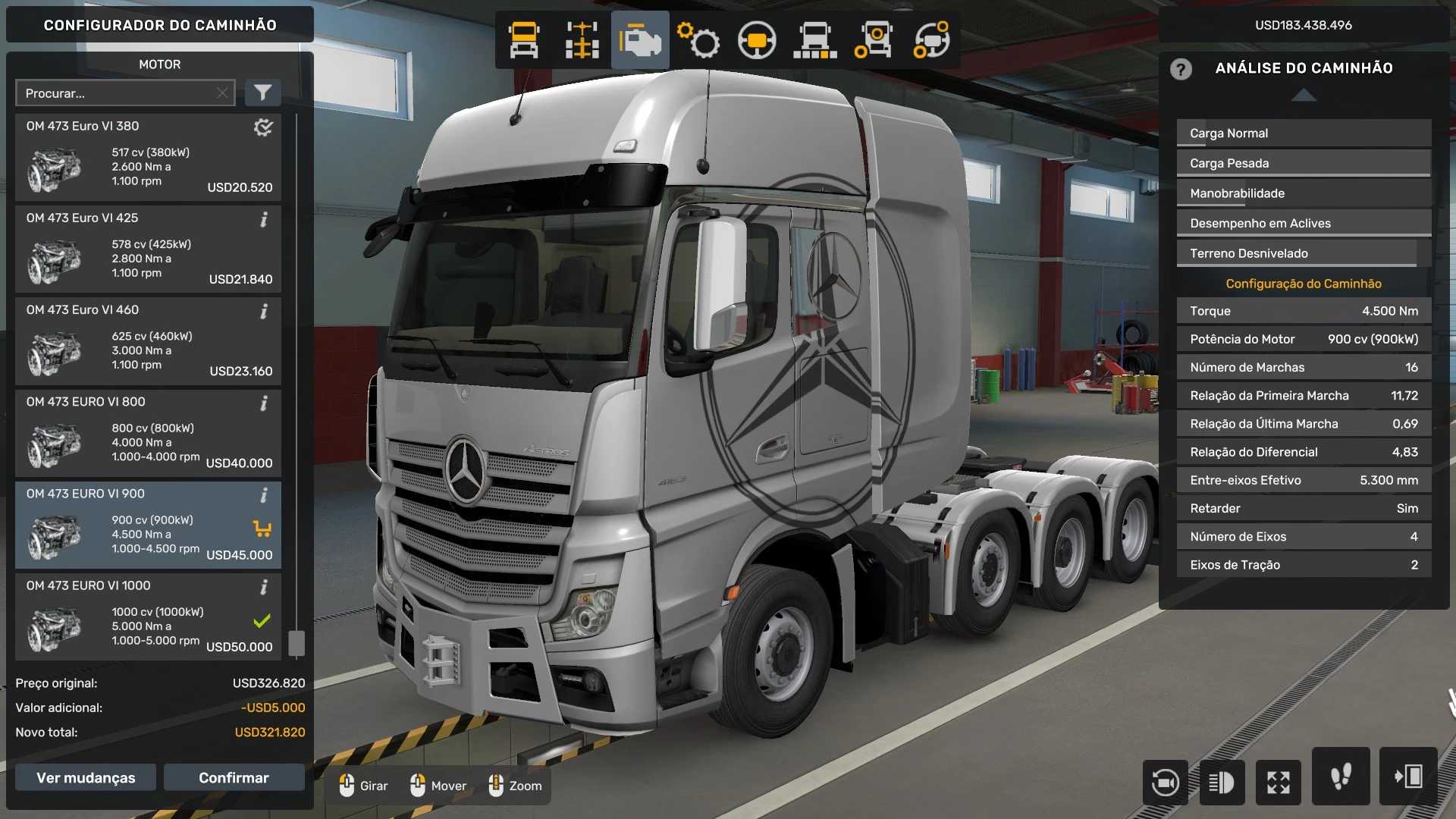Screen dimensions: 1456x819
Task: Select the OM 473 EURO VI 800 engine
Action: point(148,433)
